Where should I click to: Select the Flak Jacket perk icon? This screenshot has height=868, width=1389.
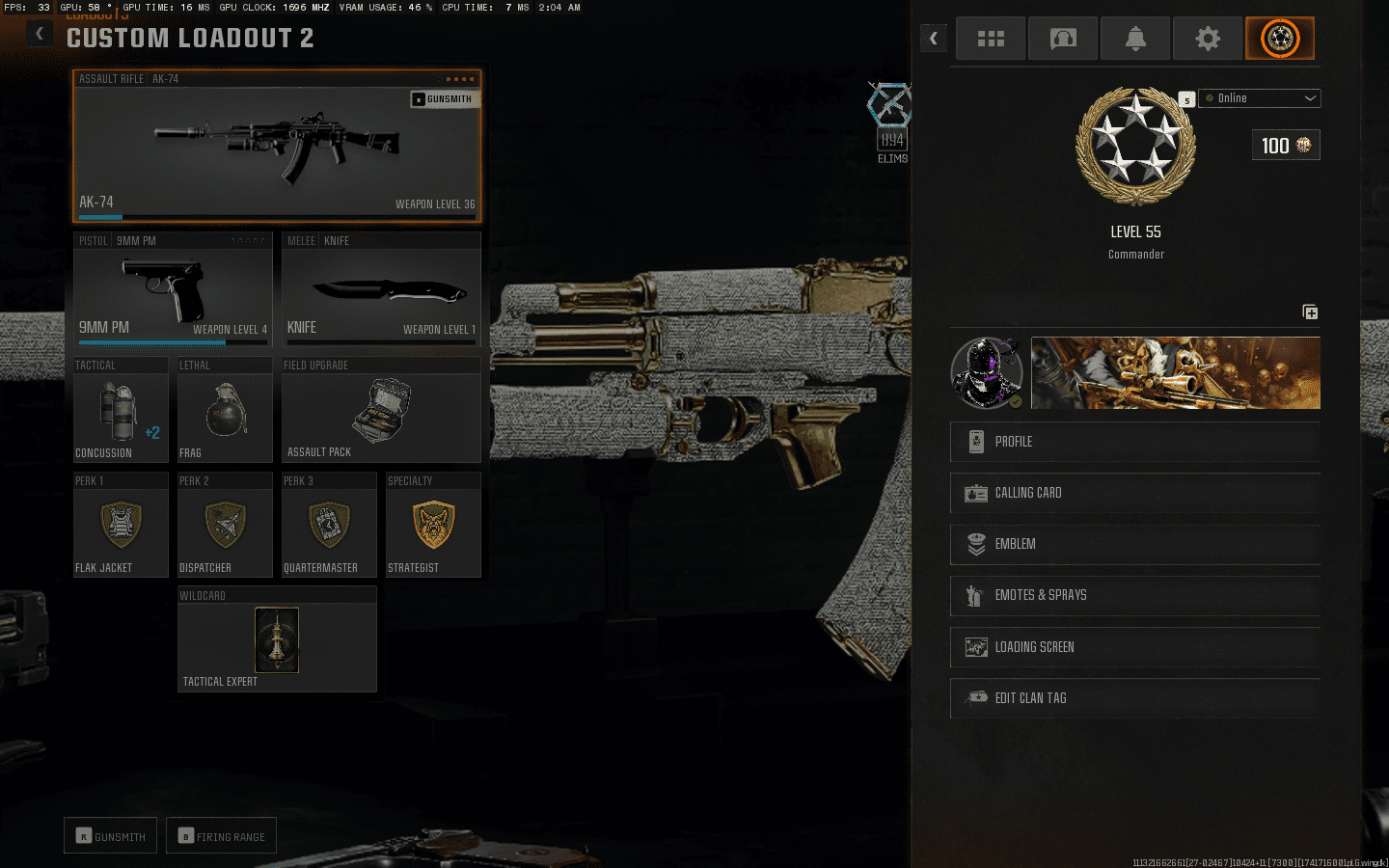tap(121, 524)
